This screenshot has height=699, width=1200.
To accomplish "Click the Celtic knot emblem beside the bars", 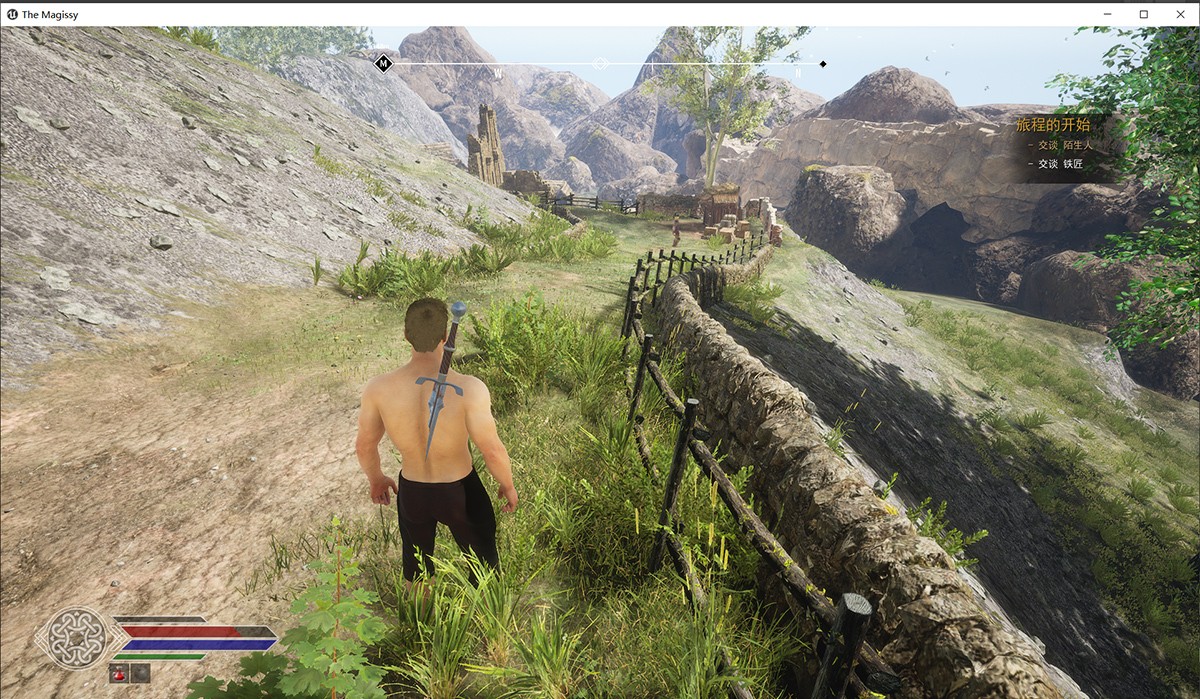I will 77,636.
